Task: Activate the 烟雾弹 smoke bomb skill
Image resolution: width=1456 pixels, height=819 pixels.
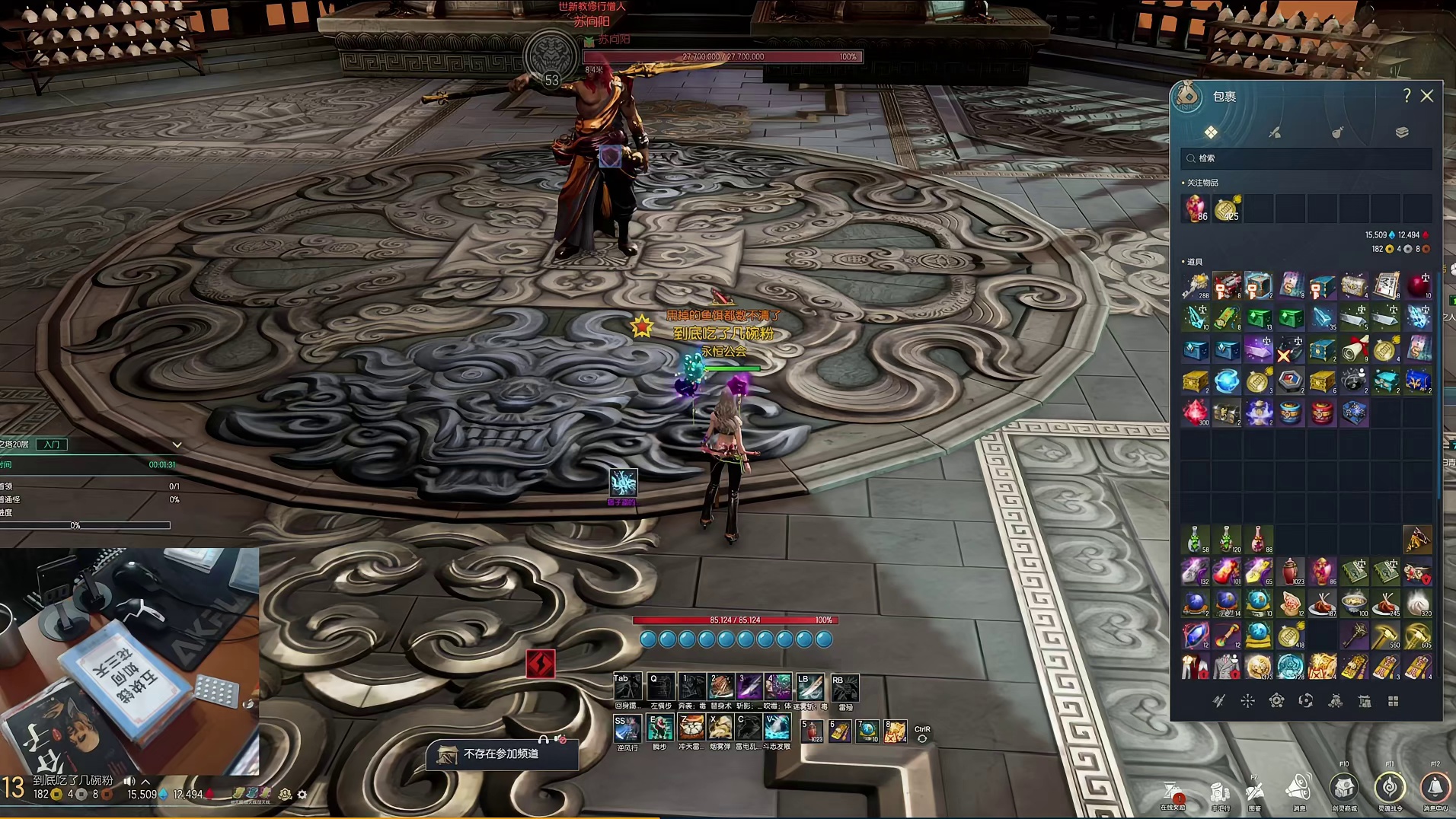Action: [720, 728]
